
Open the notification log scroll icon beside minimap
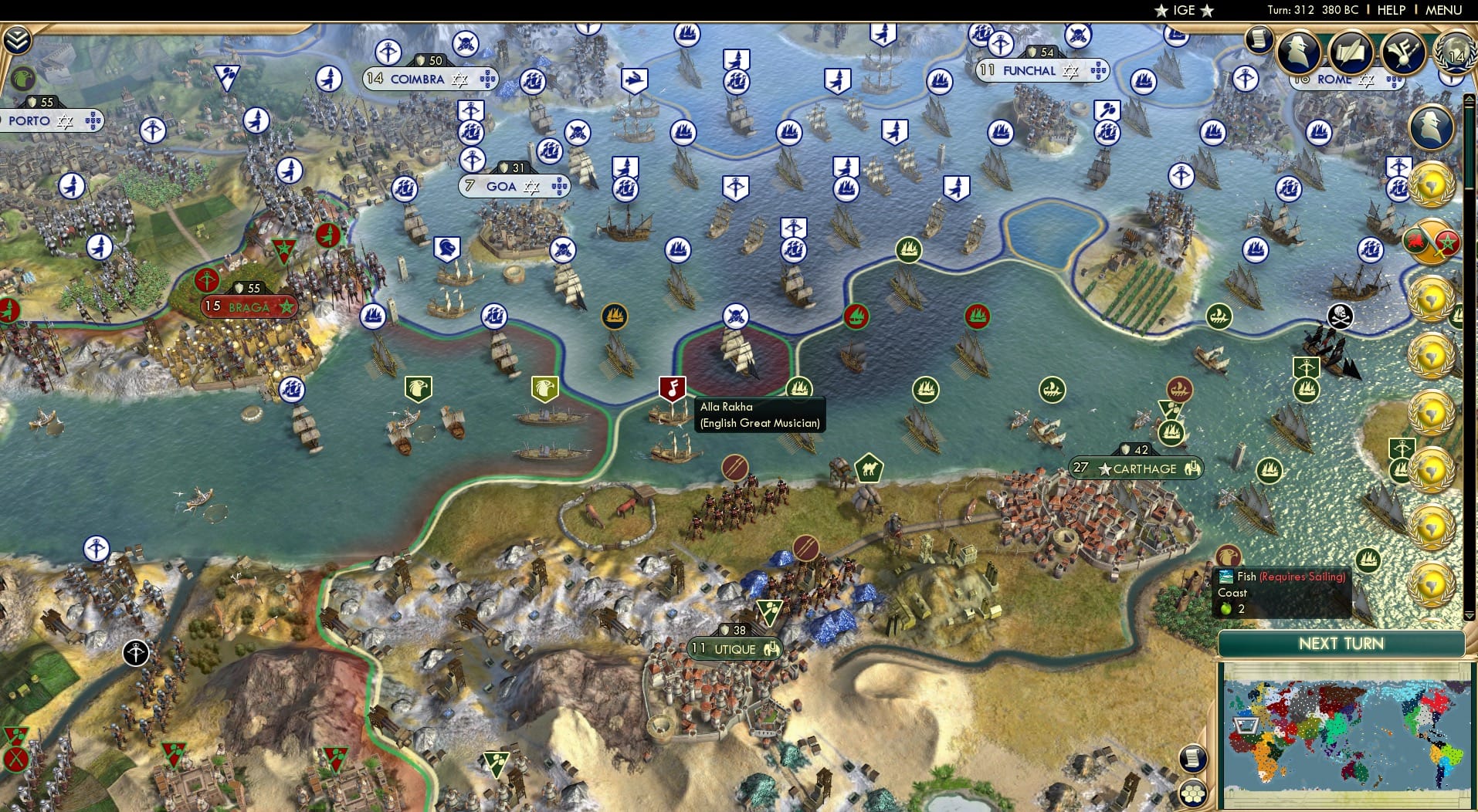pyautogui.click(x=1192, y=758)
